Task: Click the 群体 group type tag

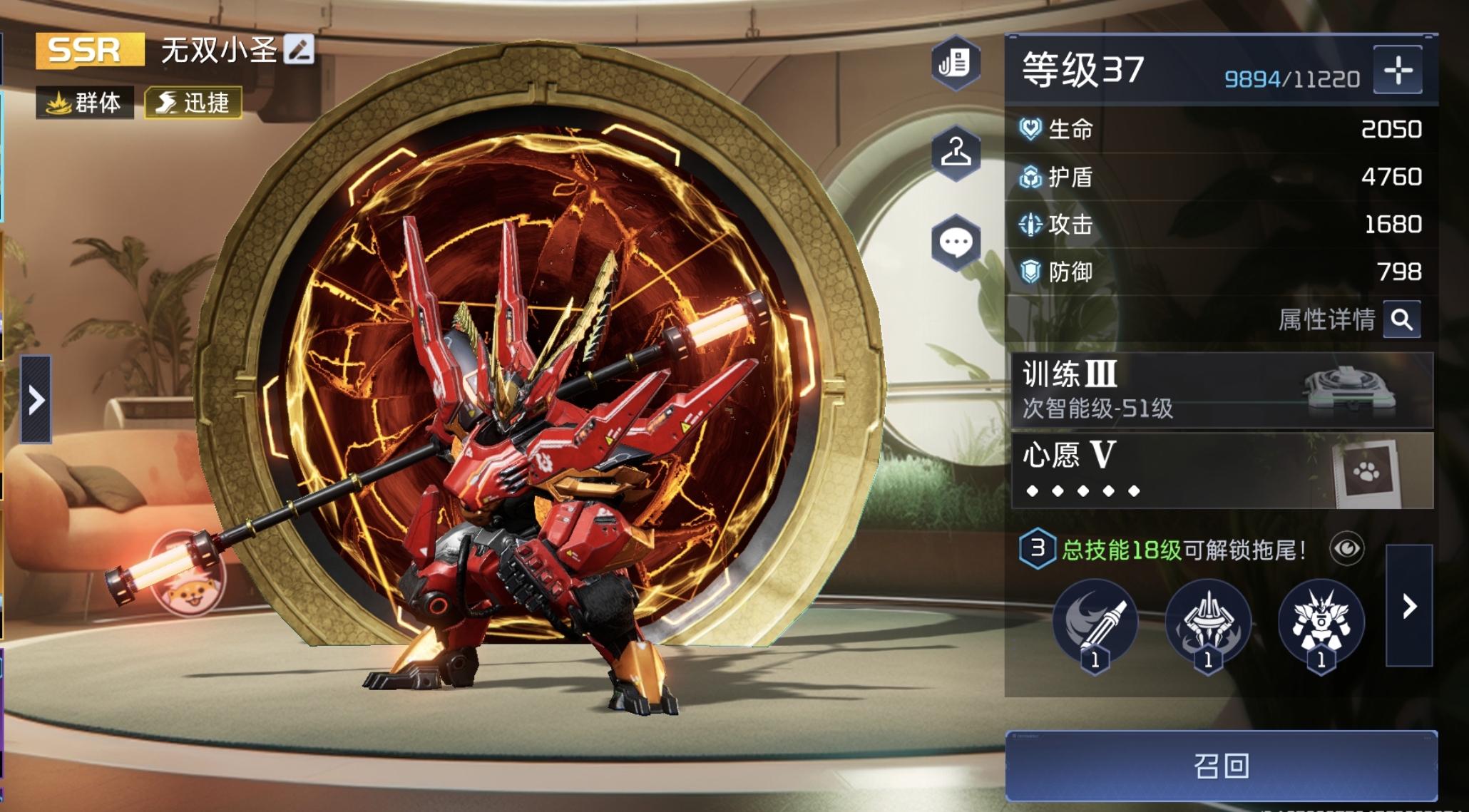Action: point(85,103)
